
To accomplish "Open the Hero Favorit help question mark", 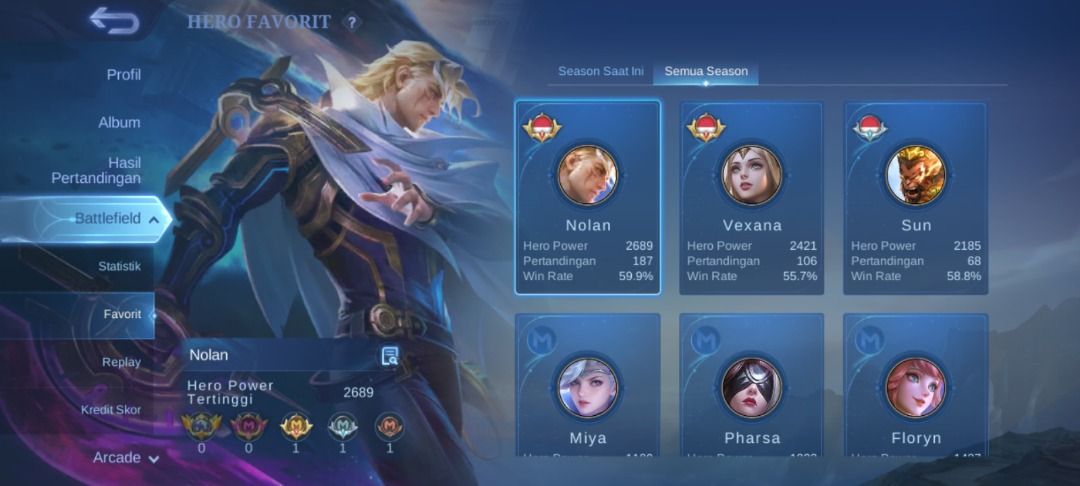I will point(352,22).
